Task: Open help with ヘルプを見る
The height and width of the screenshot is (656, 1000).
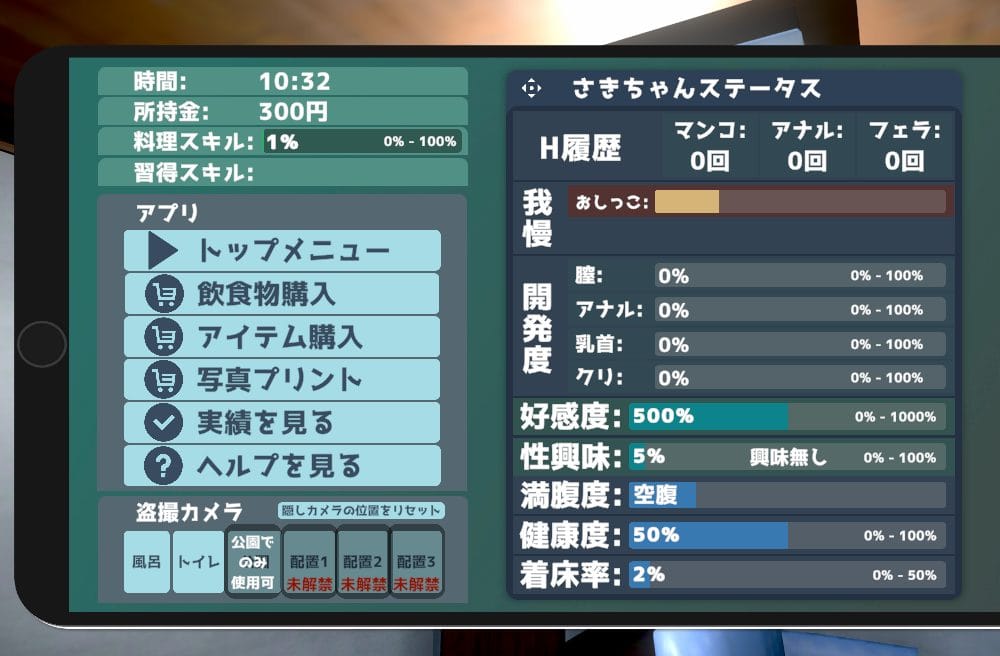Action: (282, 466)
